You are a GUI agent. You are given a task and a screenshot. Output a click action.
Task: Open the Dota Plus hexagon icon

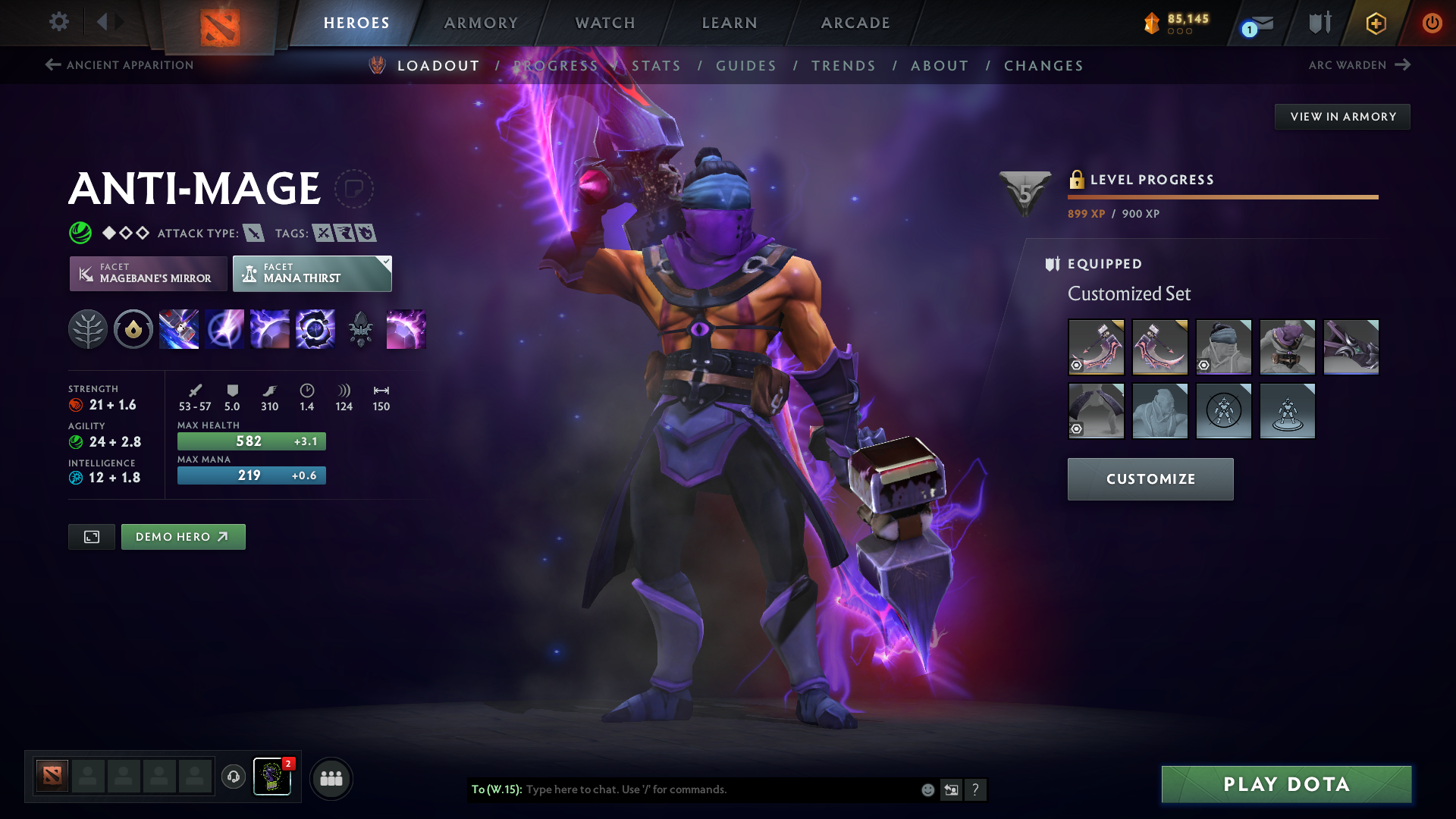pos(1375,23)
